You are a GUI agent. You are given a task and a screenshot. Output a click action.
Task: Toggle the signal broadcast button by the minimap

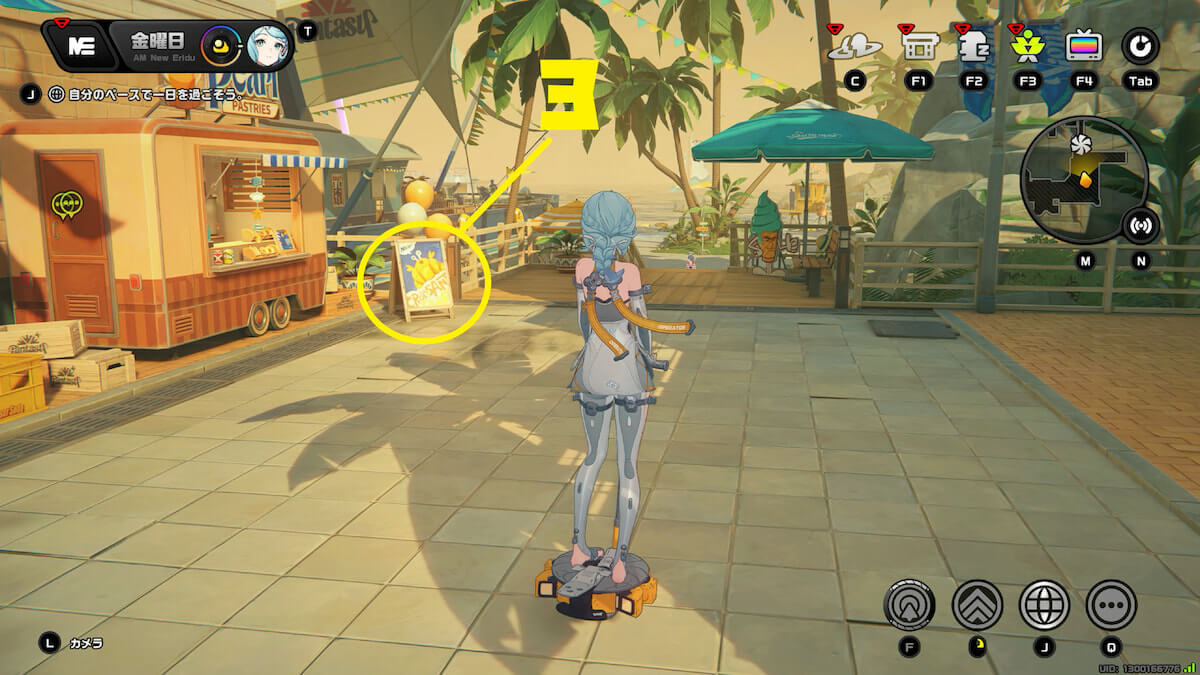[1141, 226]
